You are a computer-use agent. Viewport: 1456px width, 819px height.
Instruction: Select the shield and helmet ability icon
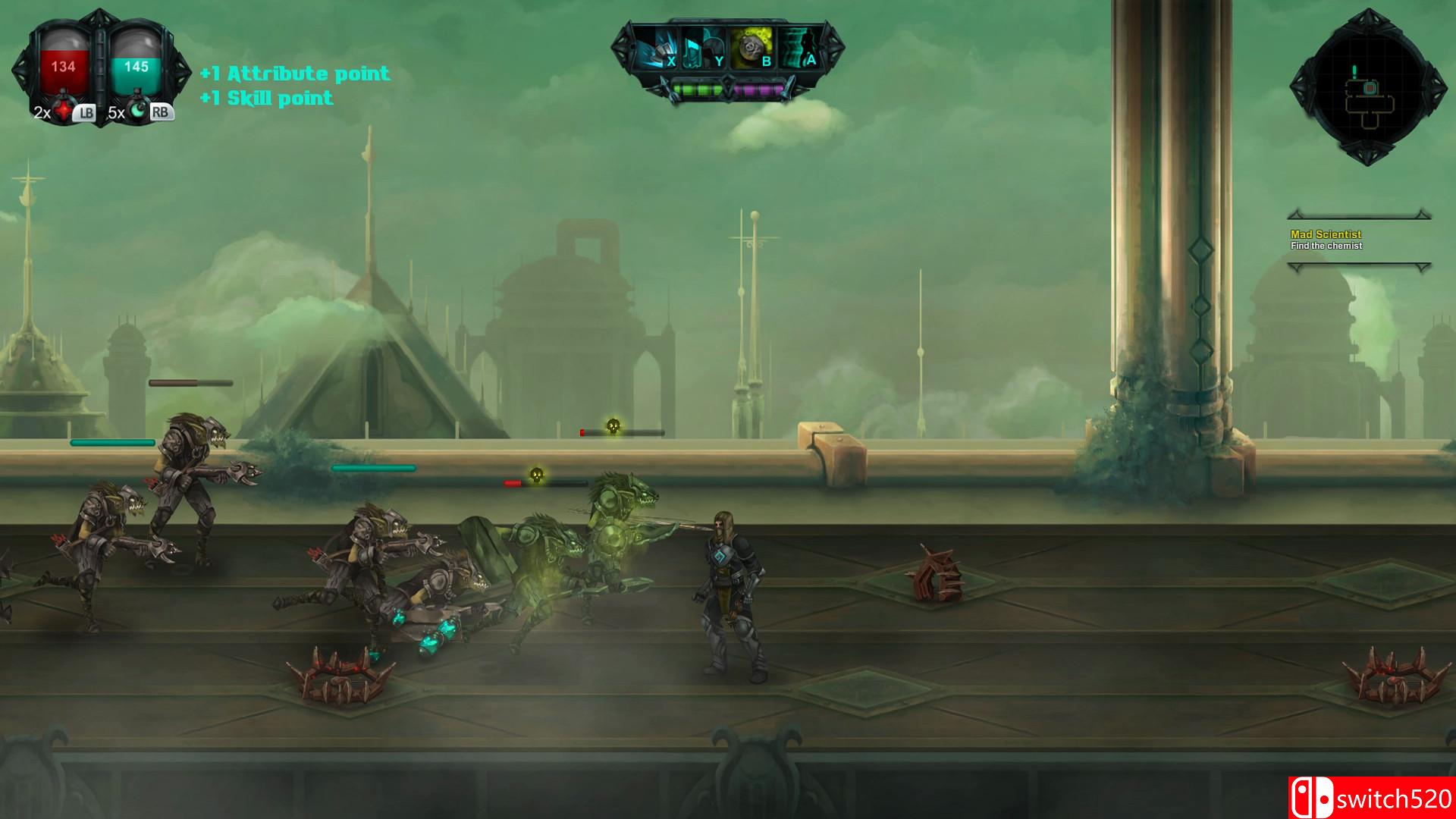click(704, 48)
